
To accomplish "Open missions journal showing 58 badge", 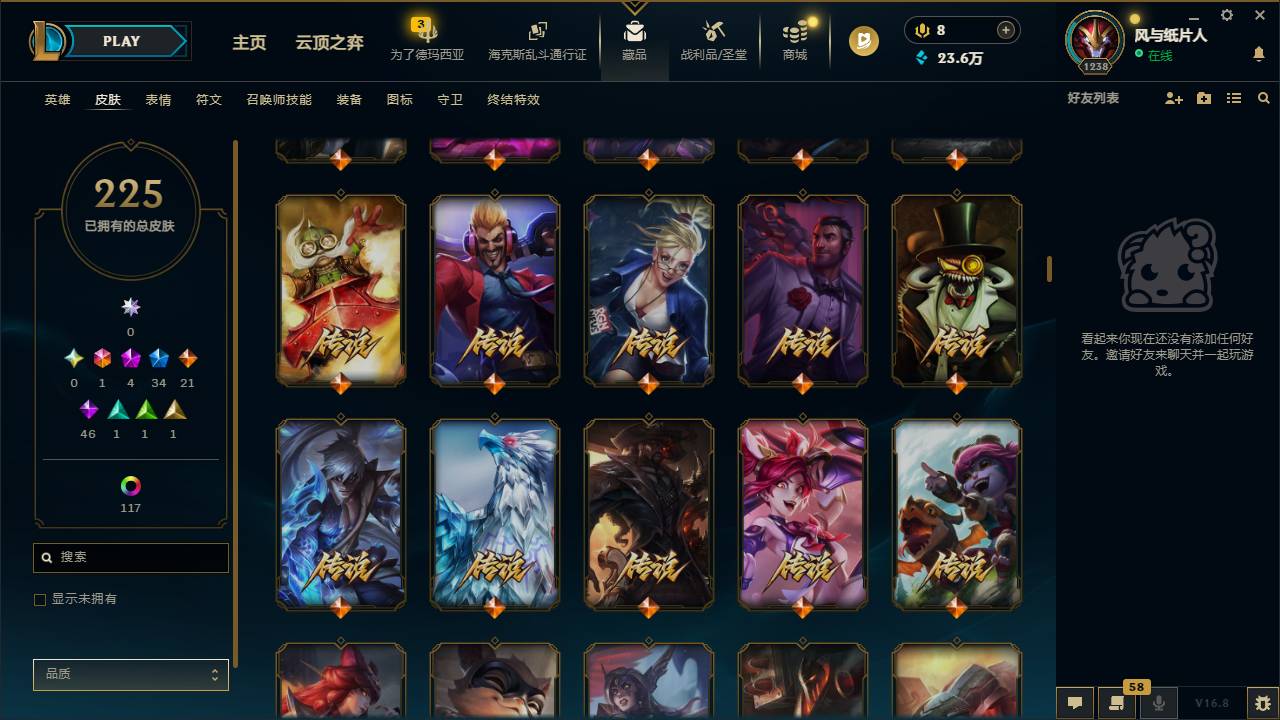I will tap(1115, 704).
